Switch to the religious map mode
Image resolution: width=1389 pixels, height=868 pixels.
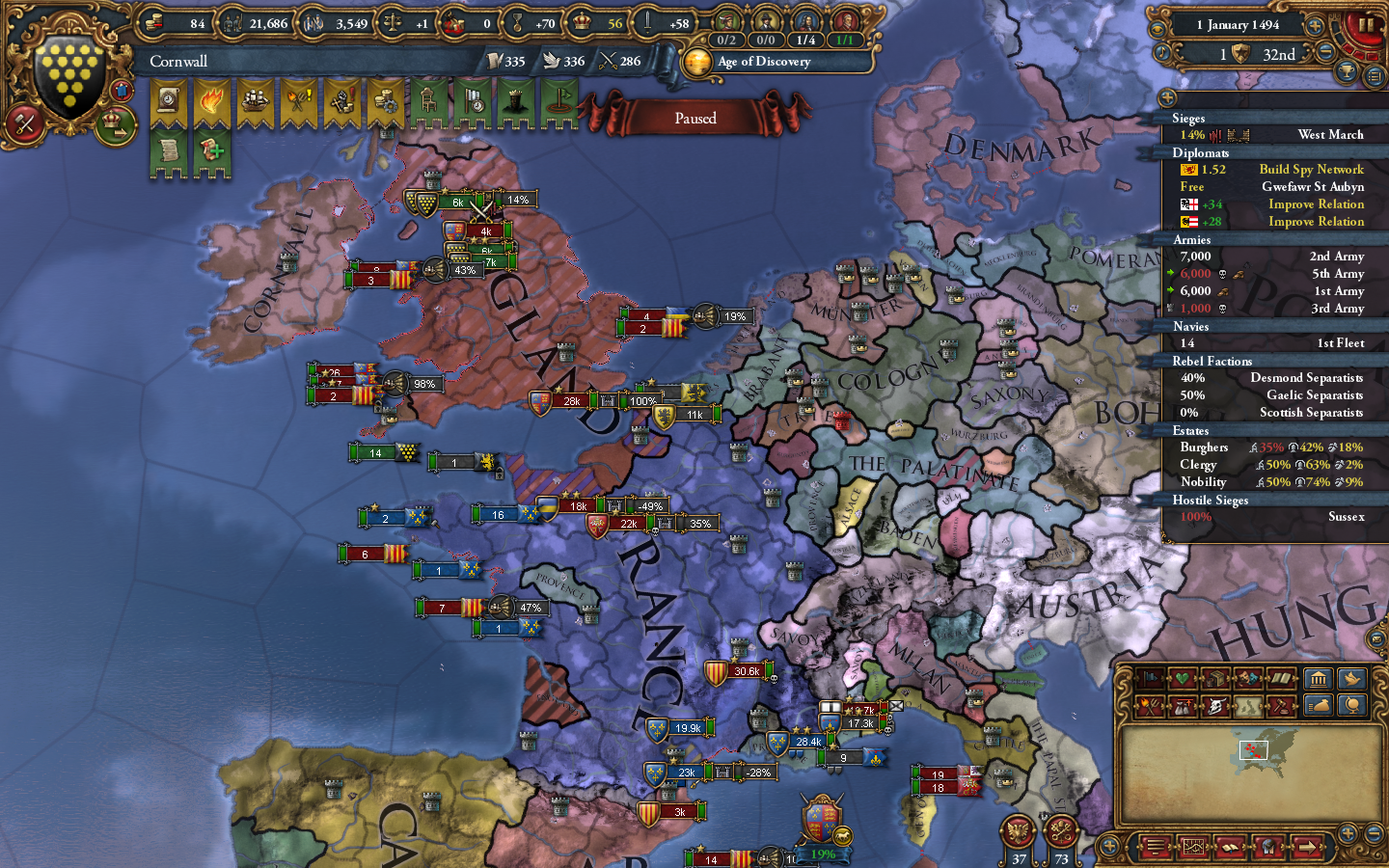click(x=1183, y=680)
